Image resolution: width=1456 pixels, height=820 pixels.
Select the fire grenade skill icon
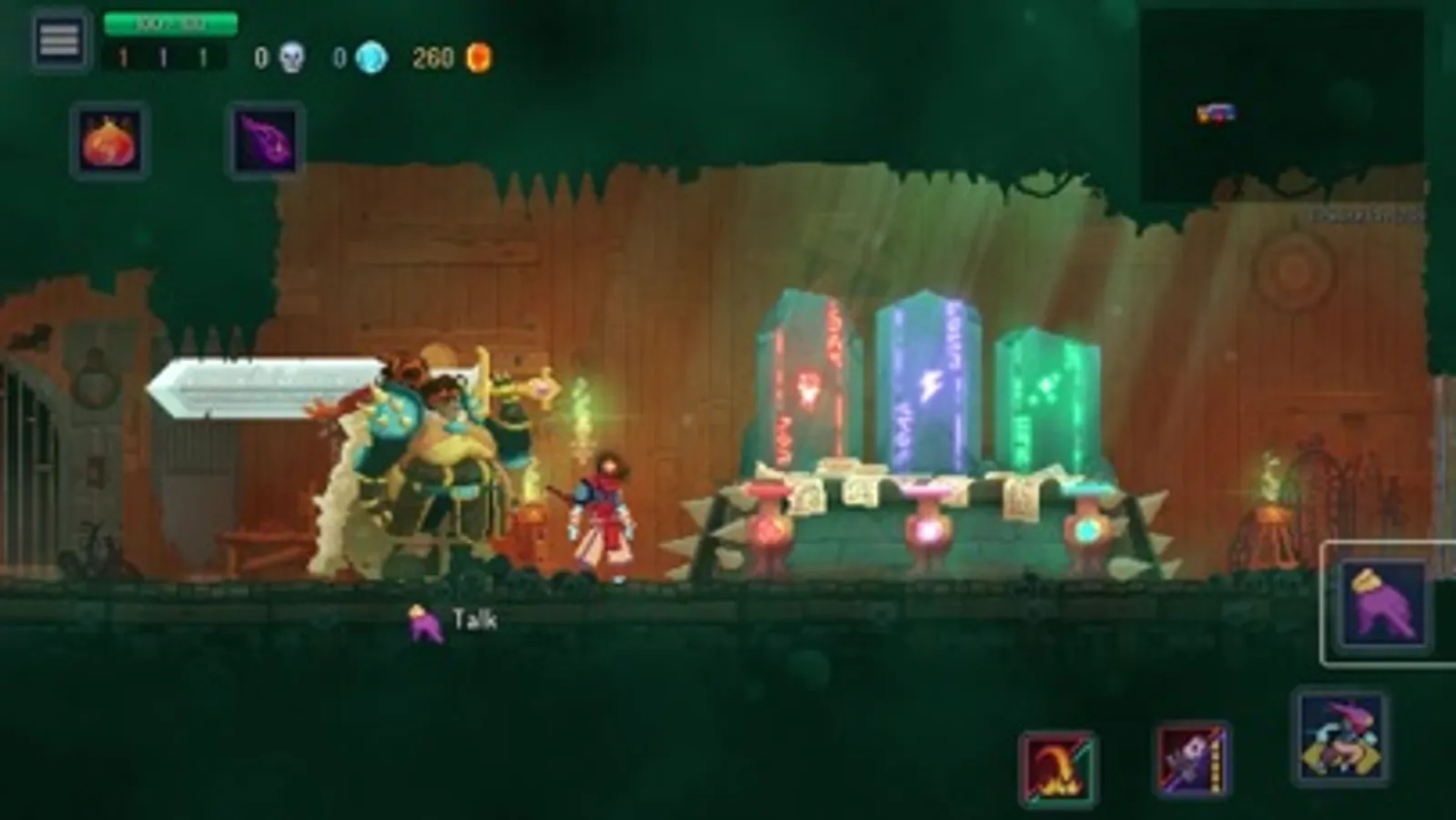point(112,141)
